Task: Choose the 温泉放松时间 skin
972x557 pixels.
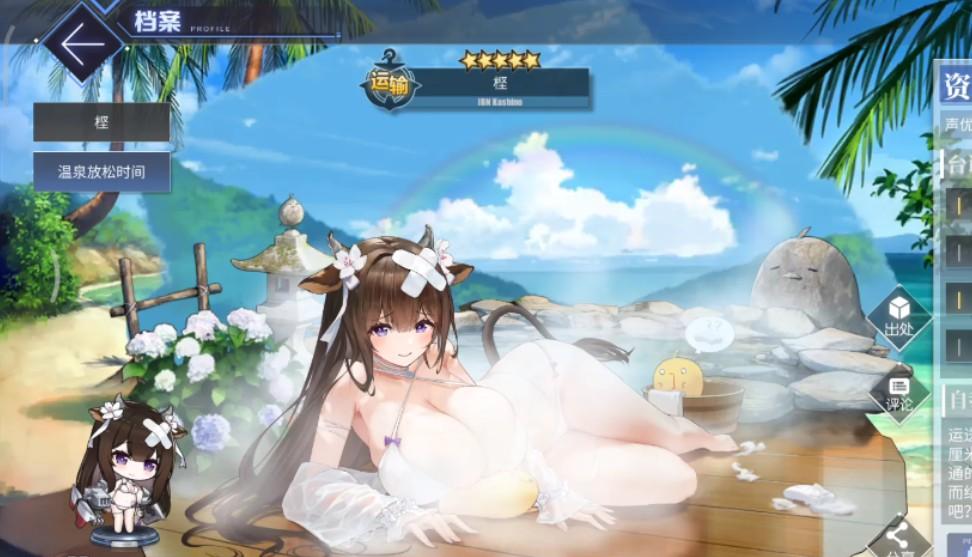Action: click(x=101, y=172)
